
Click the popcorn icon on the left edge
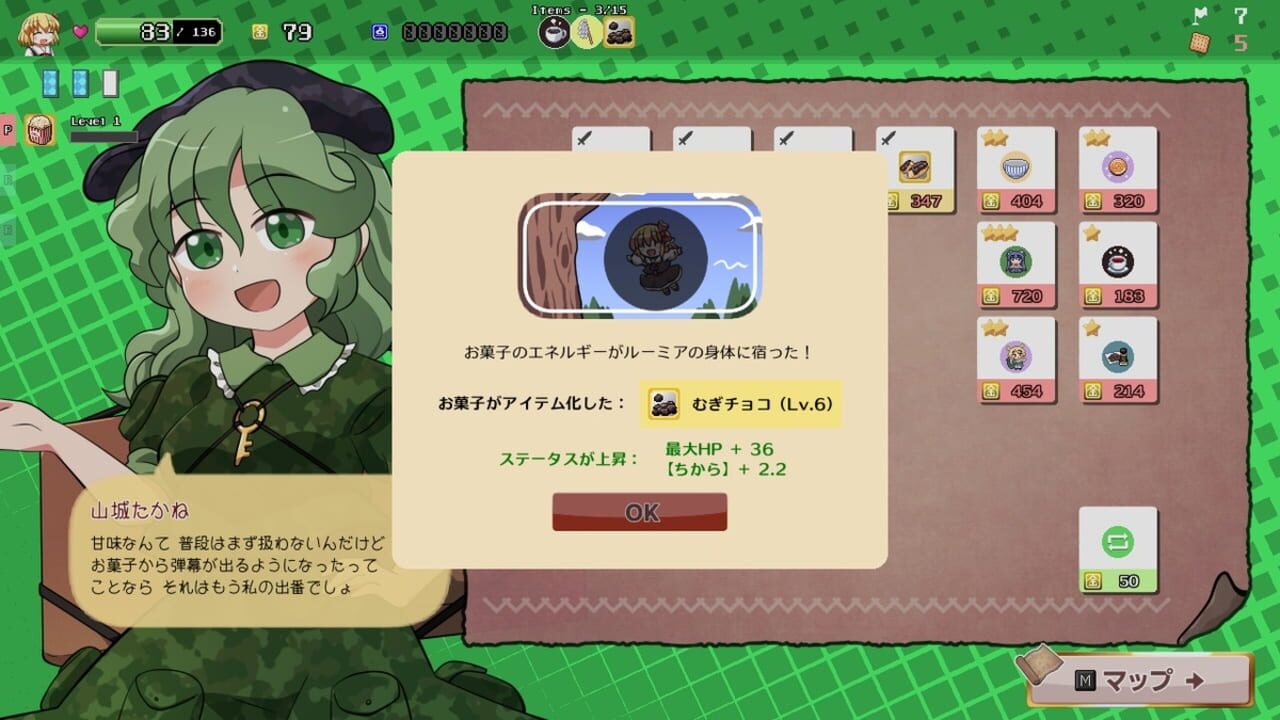42,128
